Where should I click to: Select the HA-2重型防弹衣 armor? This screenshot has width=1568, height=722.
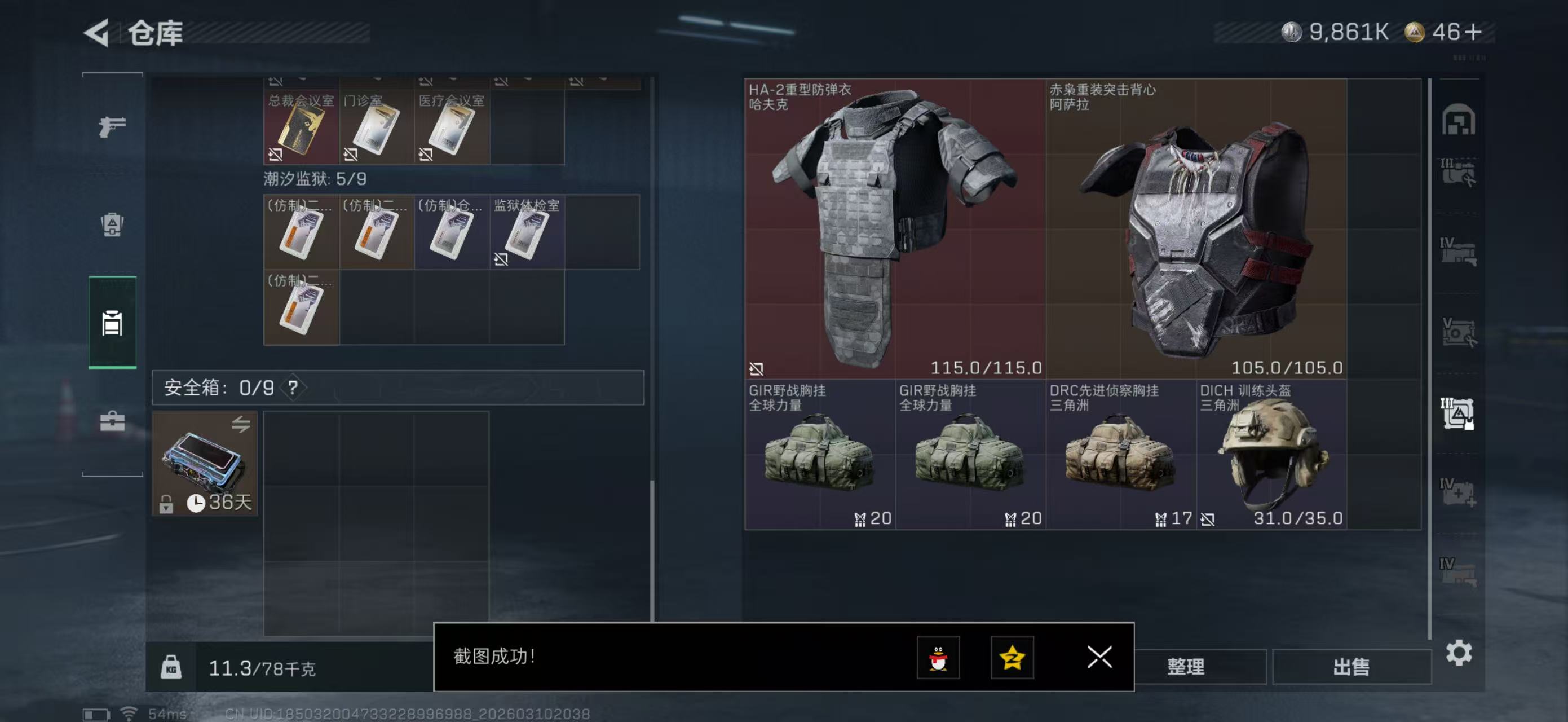894,229
